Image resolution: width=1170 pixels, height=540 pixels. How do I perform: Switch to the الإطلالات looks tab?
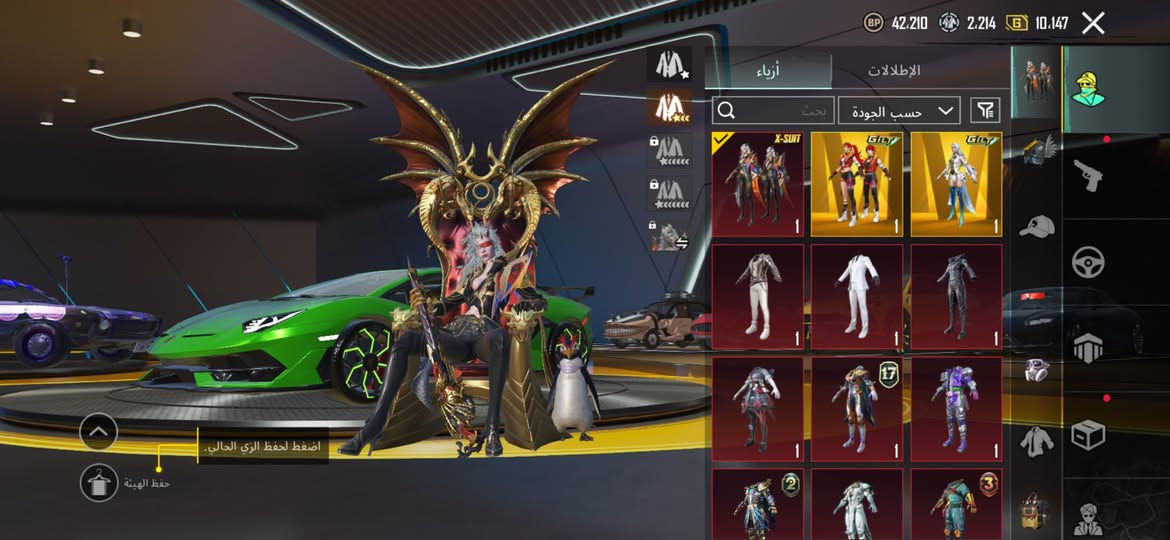pos(893,71)
